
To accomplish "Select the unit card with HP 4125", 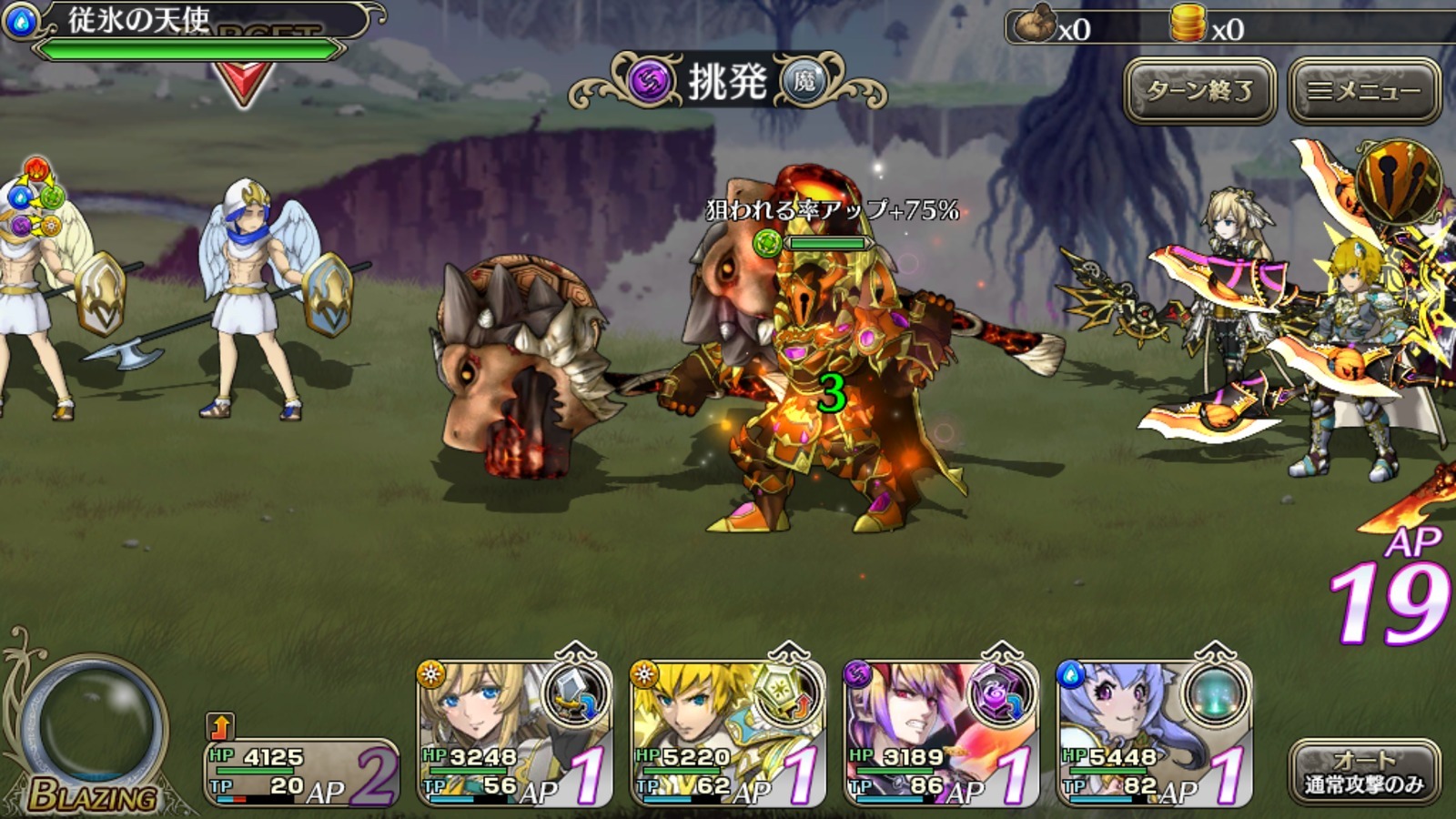I will pyautogui.click(x=300, y=772).
